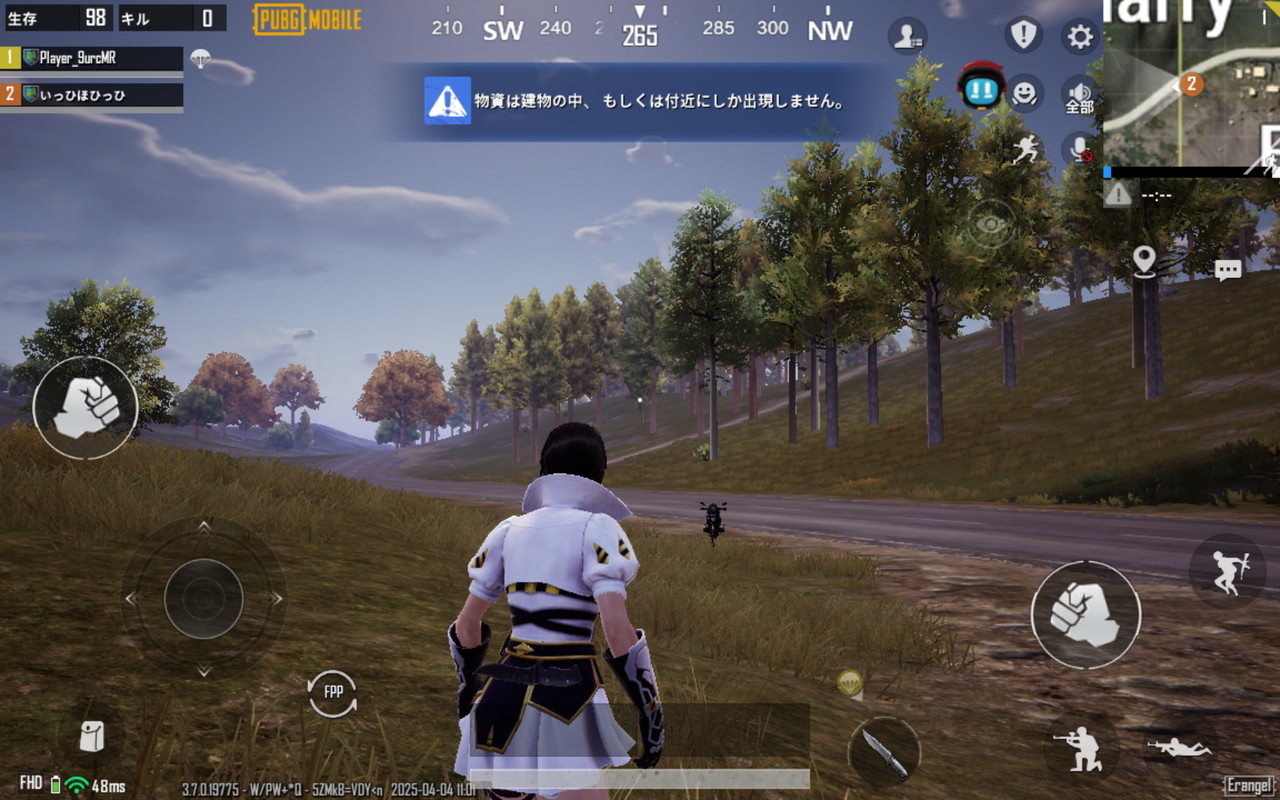
Task: Toggle the muted microphone button
Action: click(1080, 150)
